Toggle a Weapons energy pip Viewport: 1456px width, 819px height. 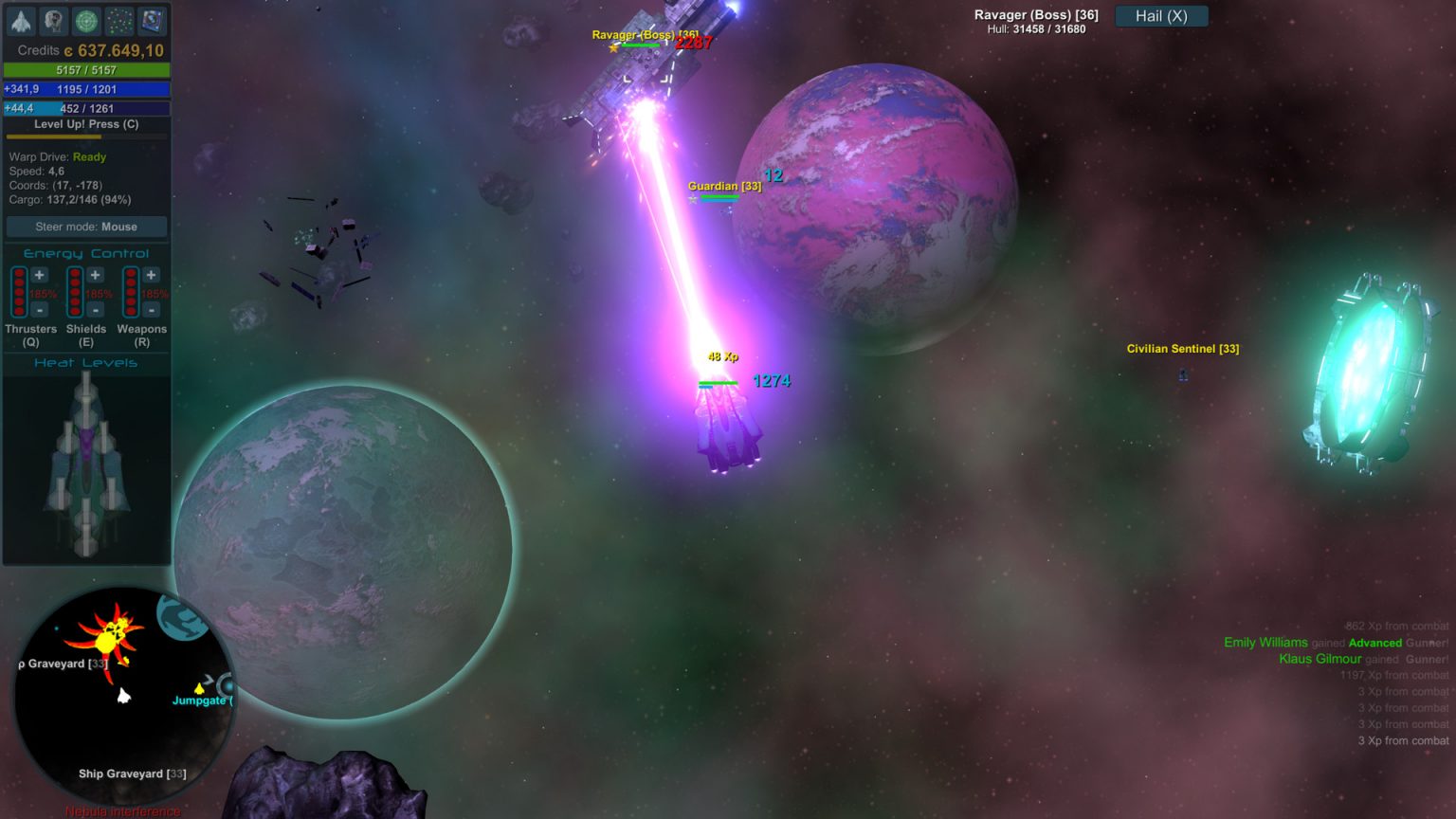click(131, 292)
